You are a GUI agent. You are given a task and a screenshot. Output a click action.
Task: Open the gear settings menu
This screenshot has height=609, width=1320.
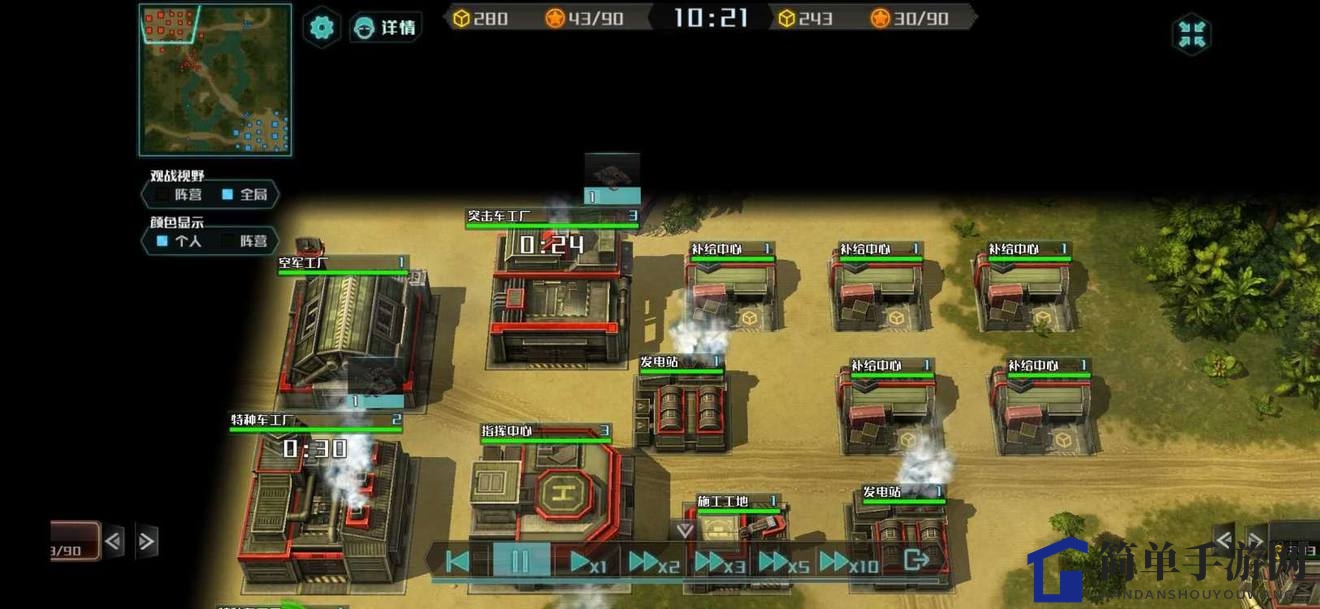click(321, 27)
